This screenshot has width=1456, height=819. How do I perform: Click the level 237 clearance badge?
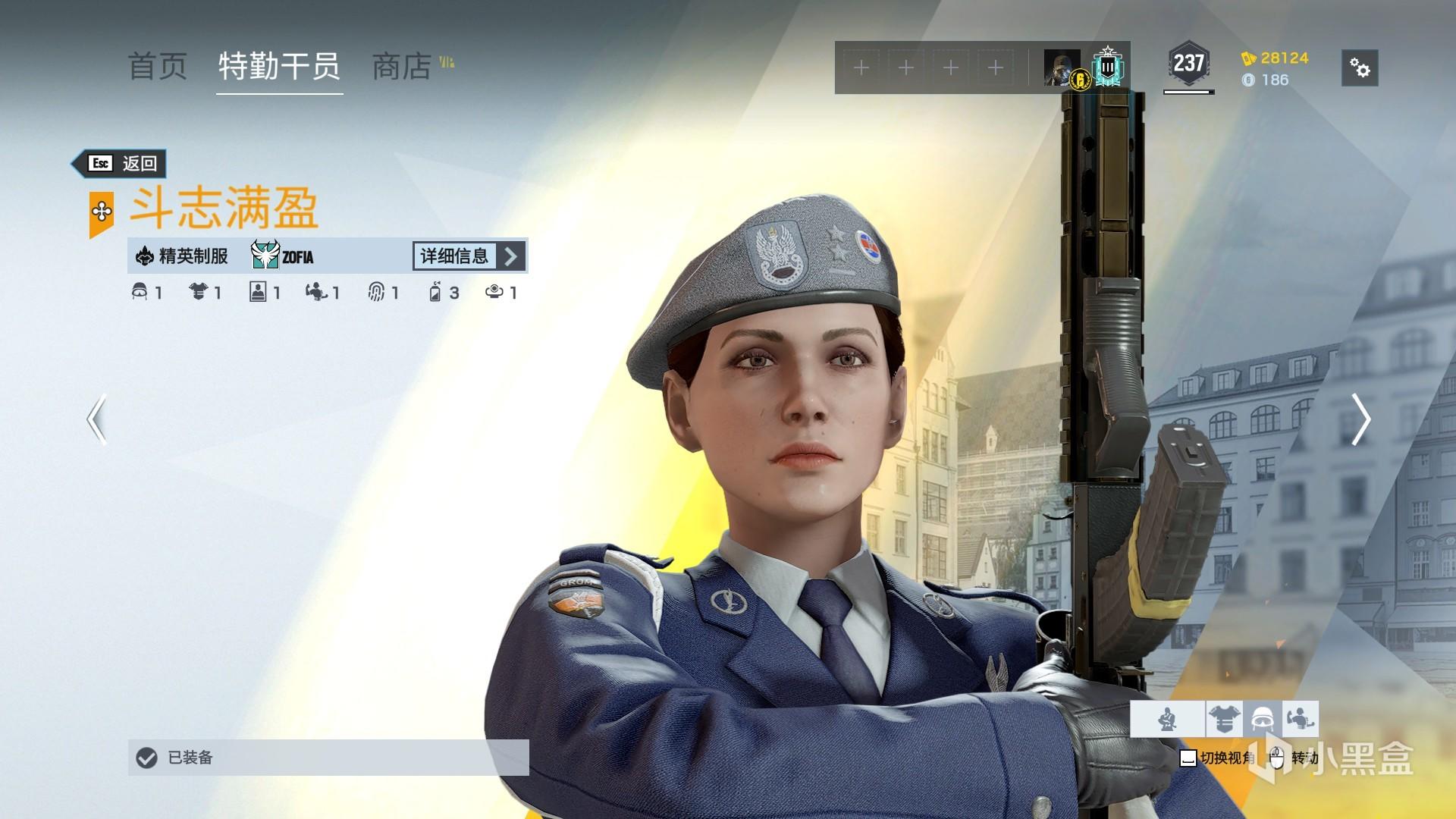(1188, 64)
